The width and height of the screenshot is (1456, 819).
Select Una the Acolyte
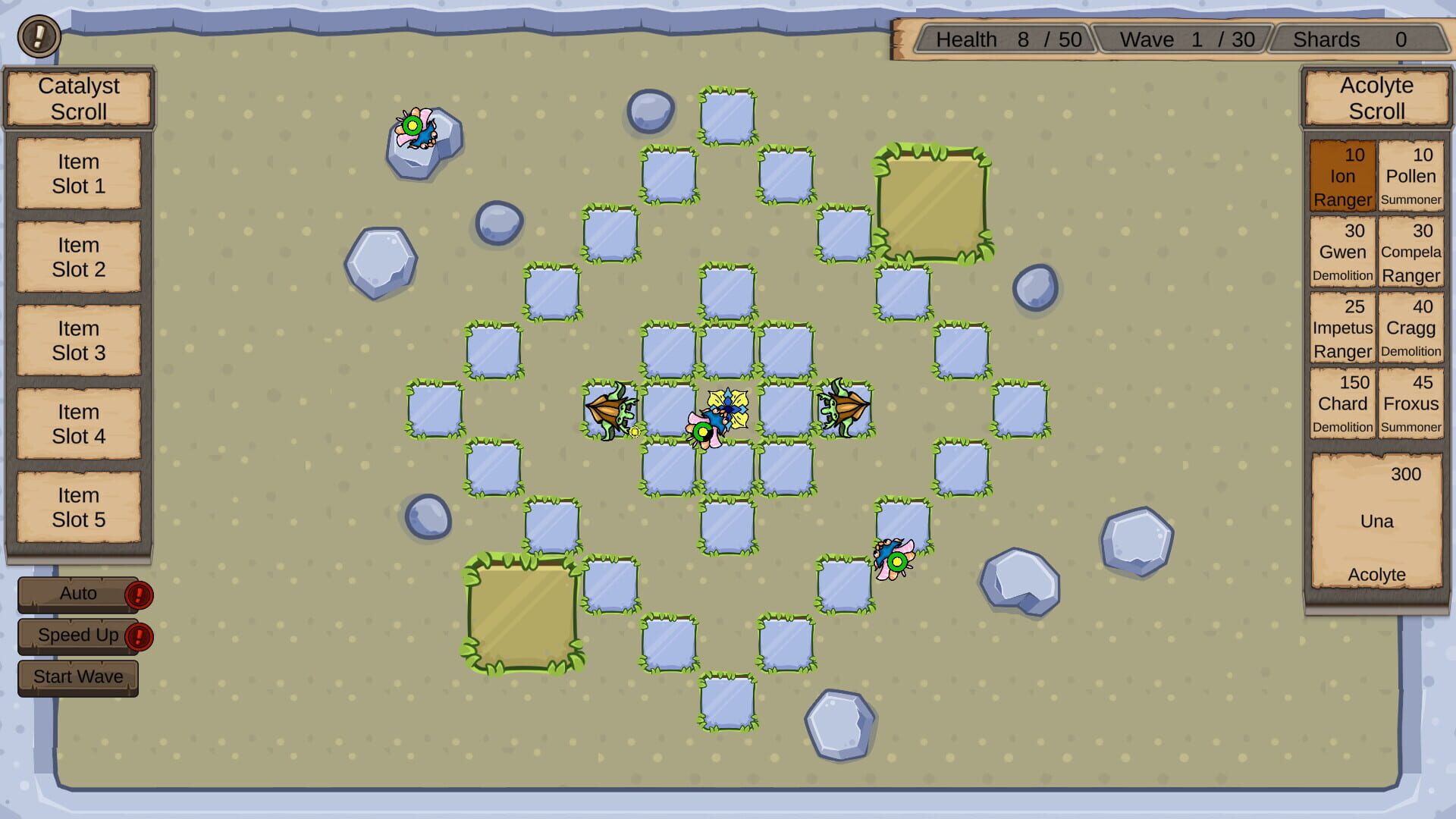[1376, 522]
